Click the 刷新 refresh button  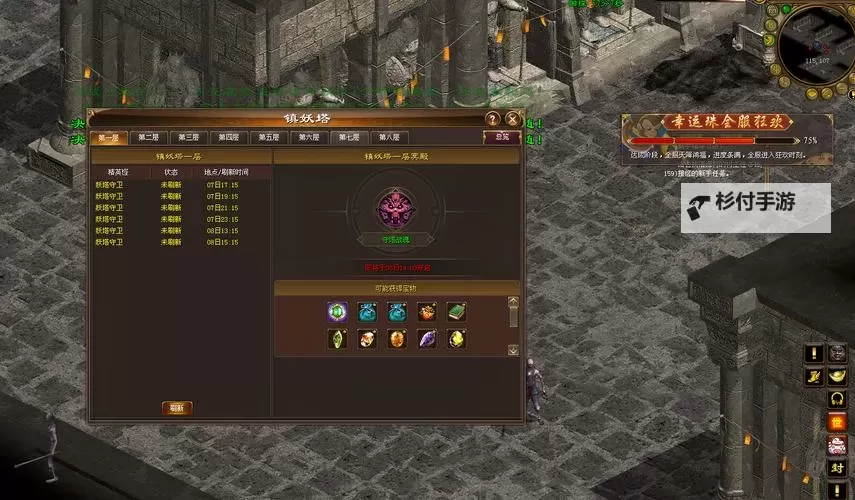[x=177, y=408]
